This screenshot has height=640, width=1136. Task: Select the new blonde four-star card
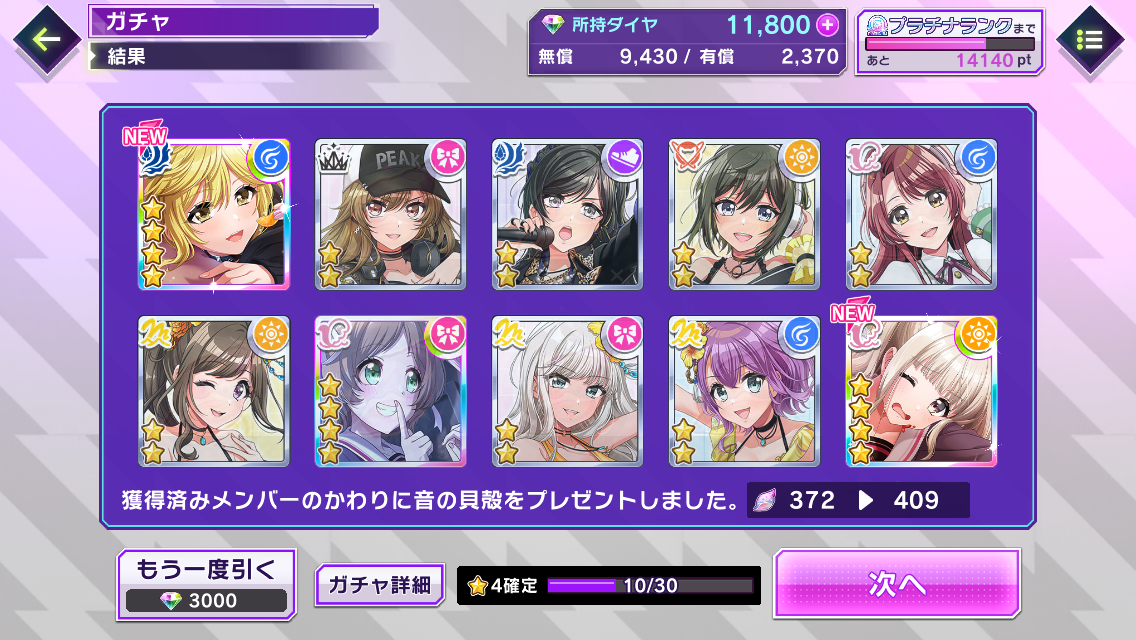(214, 215)
